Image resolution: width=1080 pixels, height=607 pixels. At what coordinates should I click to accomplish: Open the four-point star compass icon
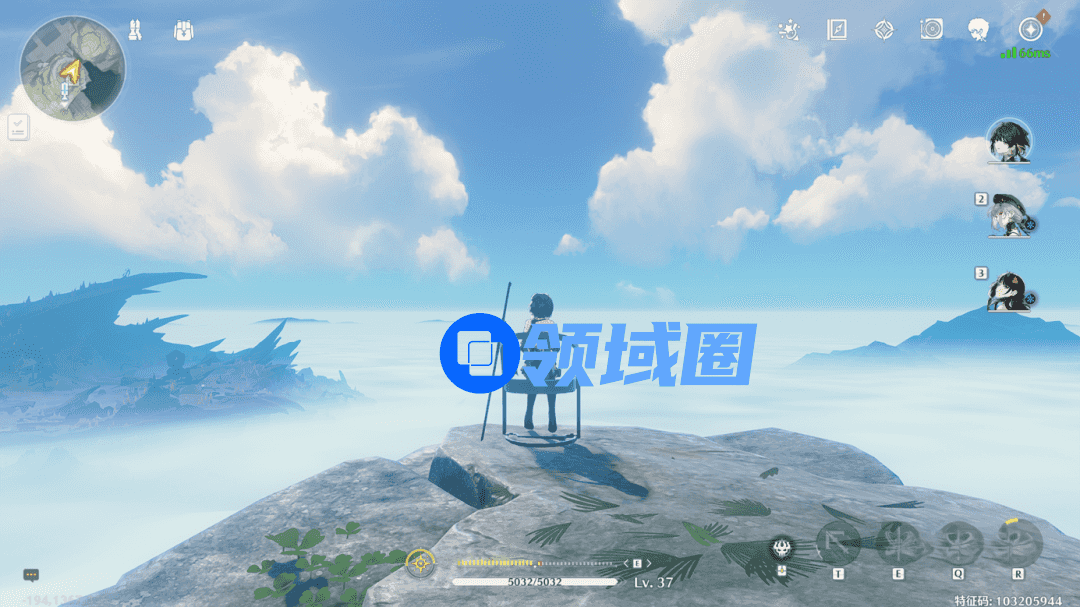click(883, 30)
